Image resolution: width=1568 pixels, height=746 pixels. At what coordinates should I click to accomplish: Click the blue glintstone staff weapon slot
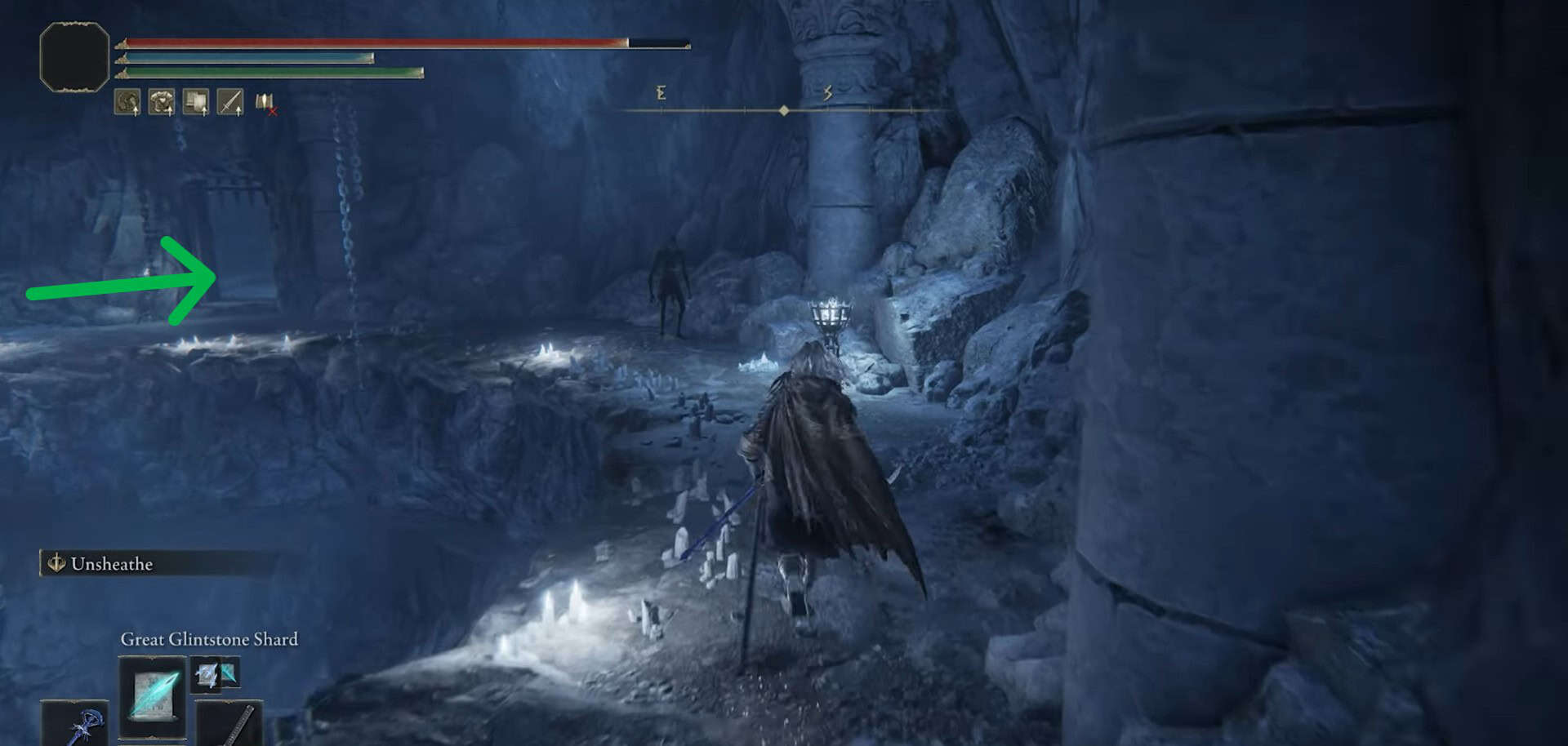click(77, 725)
